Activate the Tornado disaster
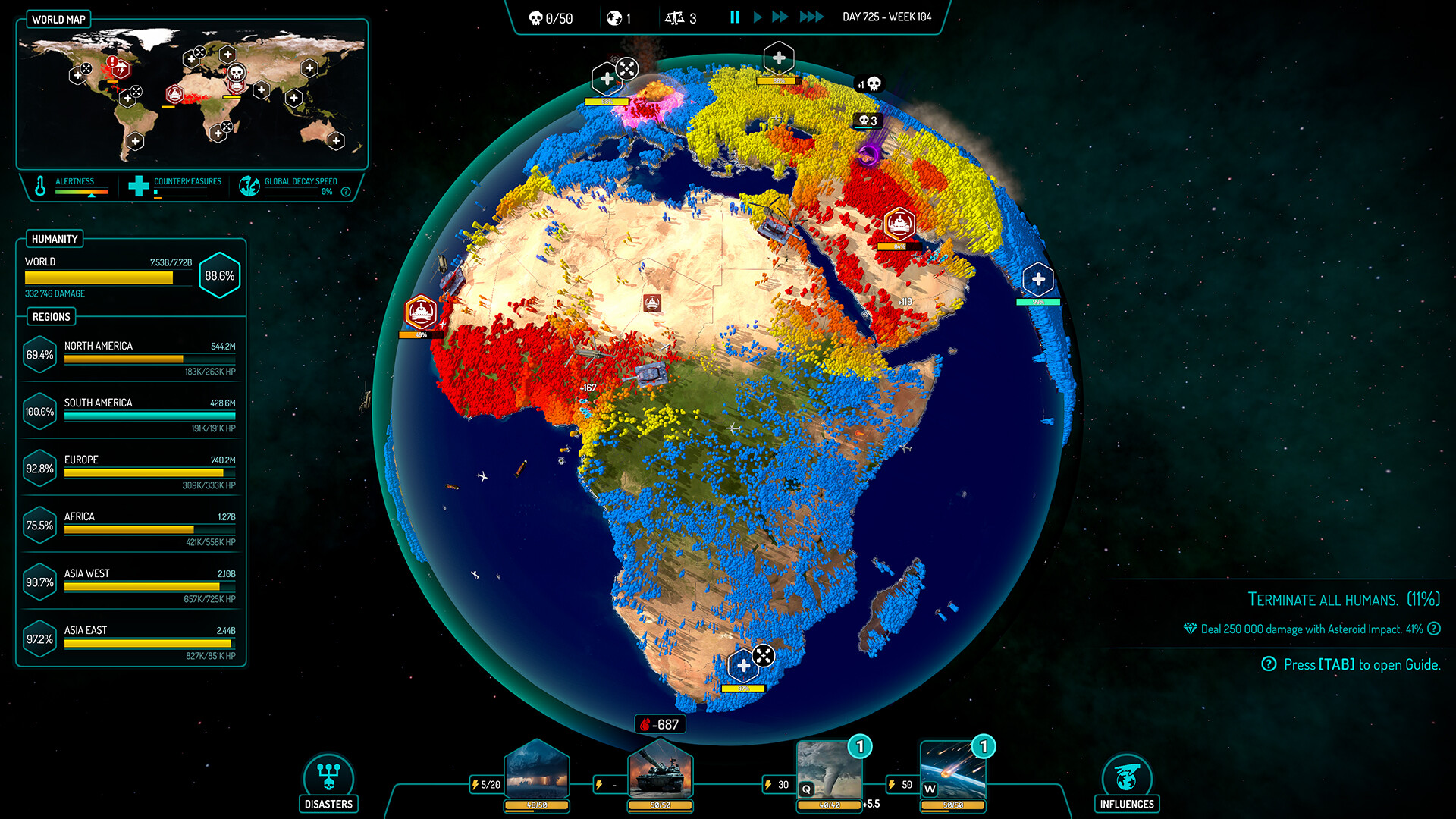The height and width of the screenshot is (819, 1456). (830, 772)
